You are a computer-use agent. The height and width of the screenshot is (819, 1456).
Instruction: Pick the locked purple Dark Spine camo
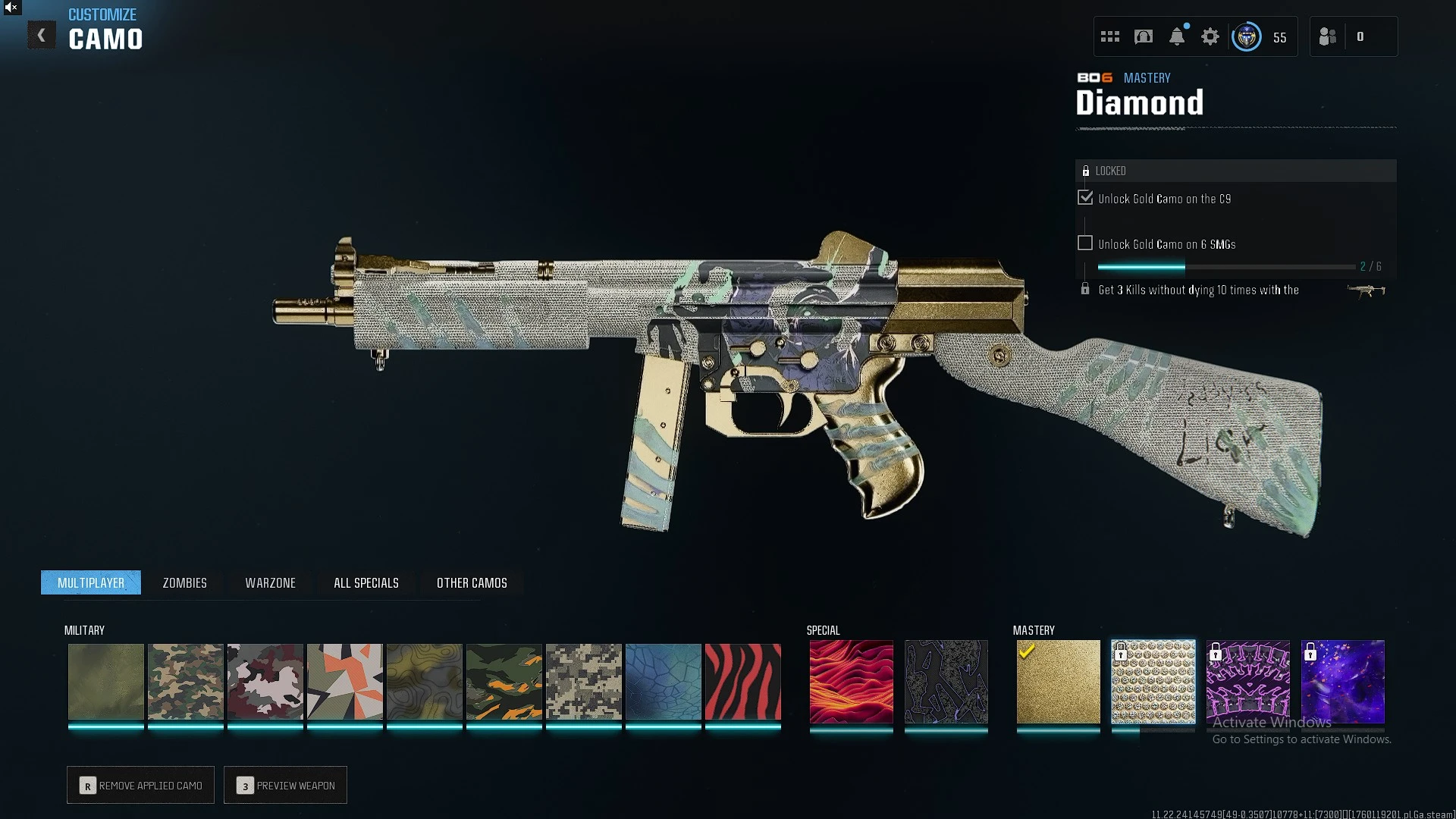1247,681
